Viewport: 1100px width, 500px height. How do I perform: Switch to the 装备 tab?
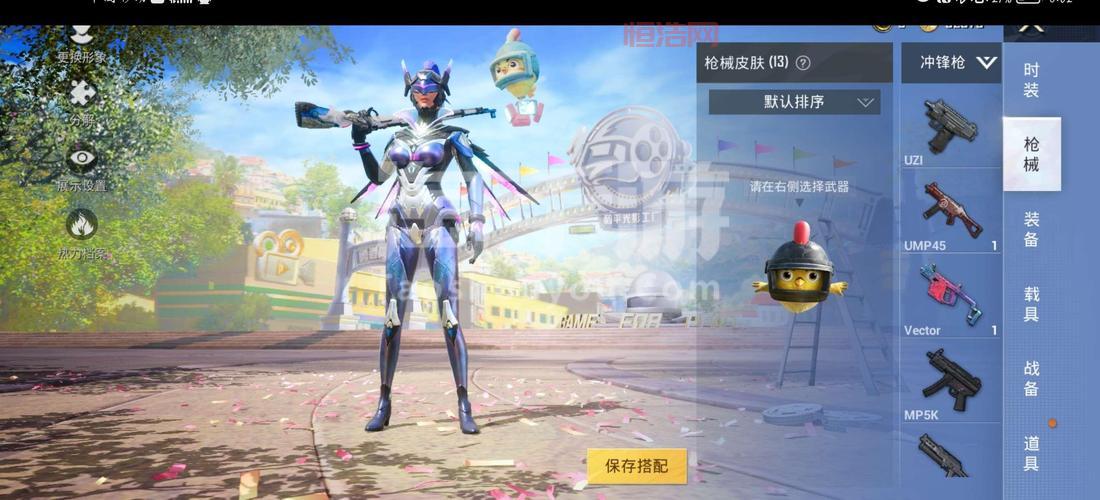[1031, 229]
